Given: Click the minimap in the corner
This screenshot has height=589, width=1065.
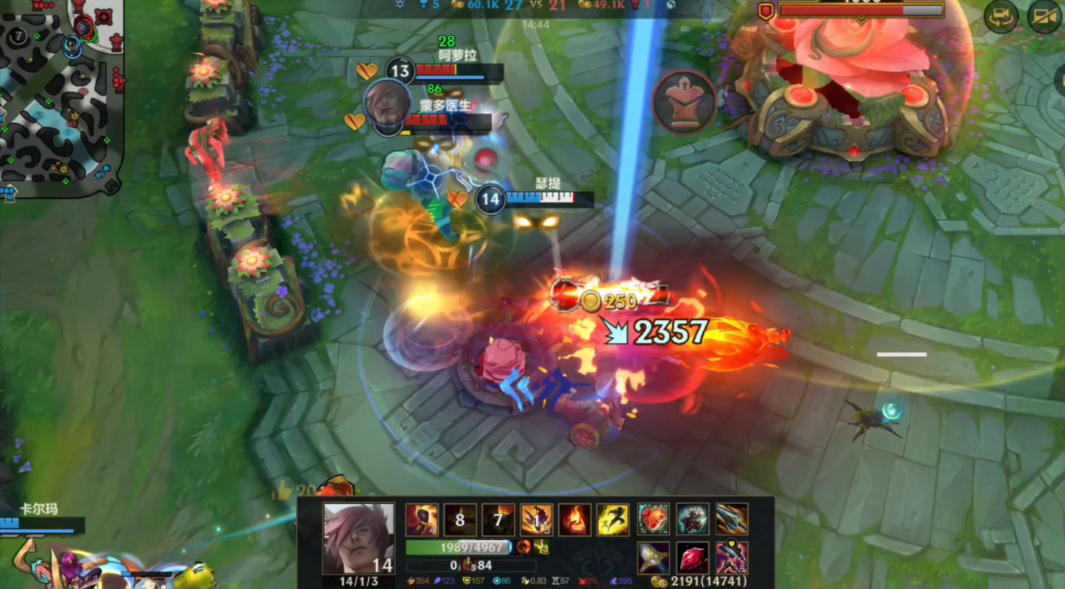Looking at the screenshot, I should [x=60, y=95].
